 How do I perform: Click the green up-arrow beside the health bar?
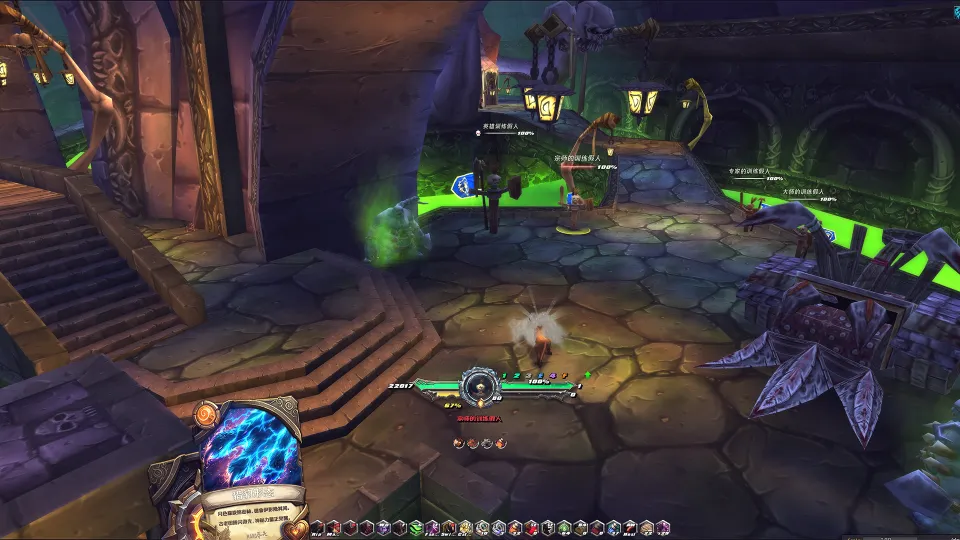pyautogui.click(x=588, y=376)
